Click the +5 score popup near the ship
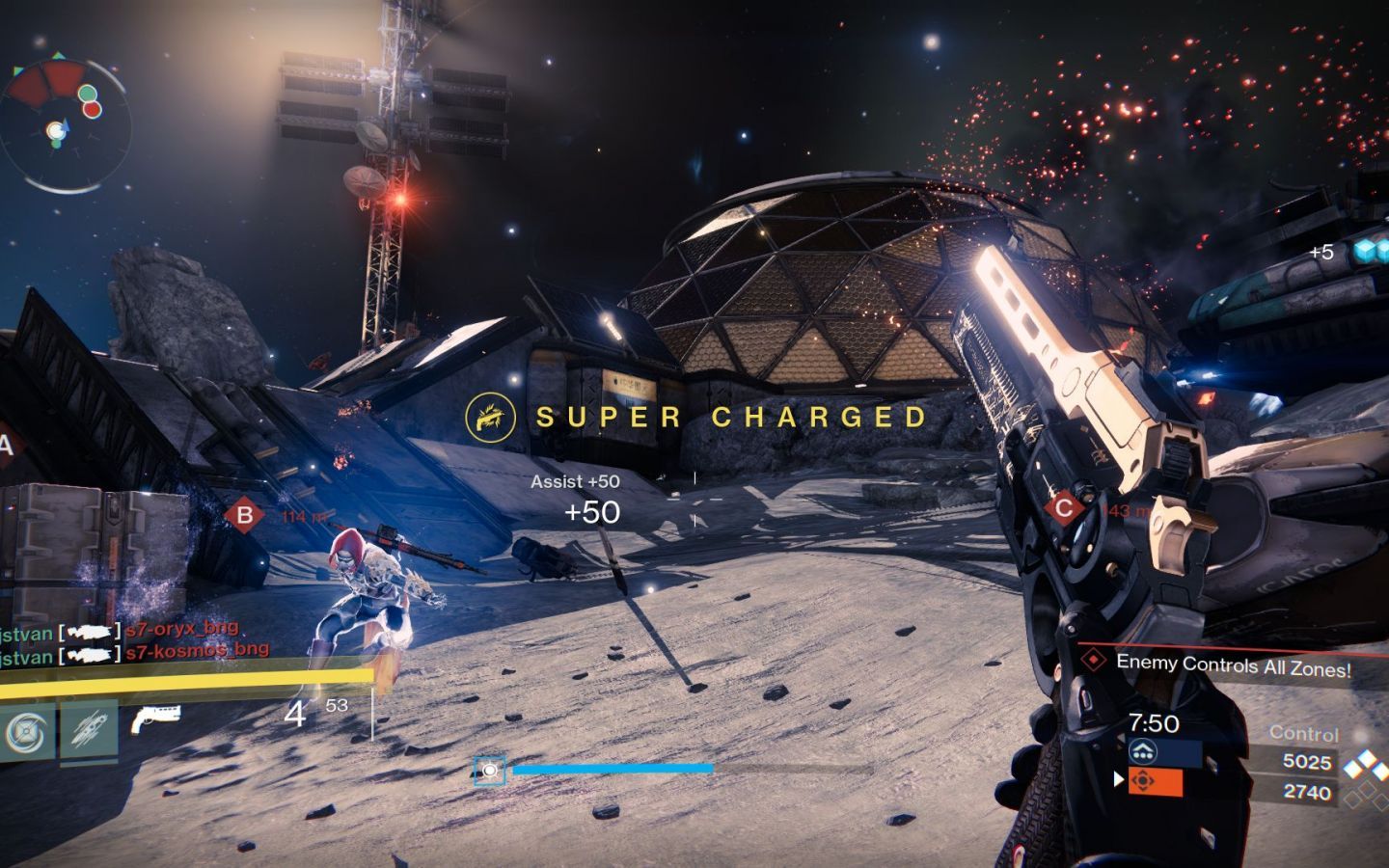The image size is (1389, 868). point(1323,251)
